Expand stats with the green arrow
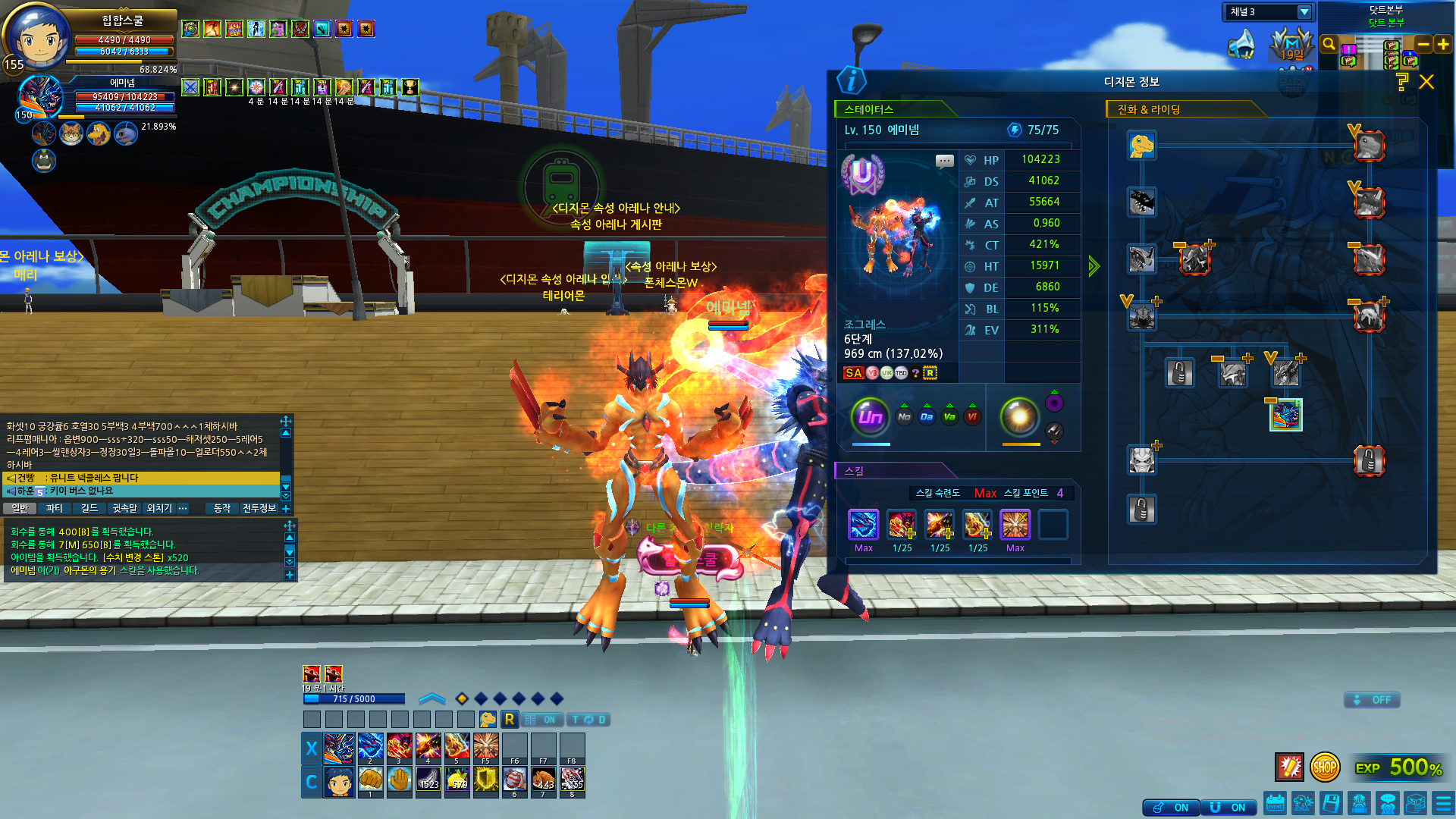Screen dimensions: 1456x819 tap(1094, 266)
